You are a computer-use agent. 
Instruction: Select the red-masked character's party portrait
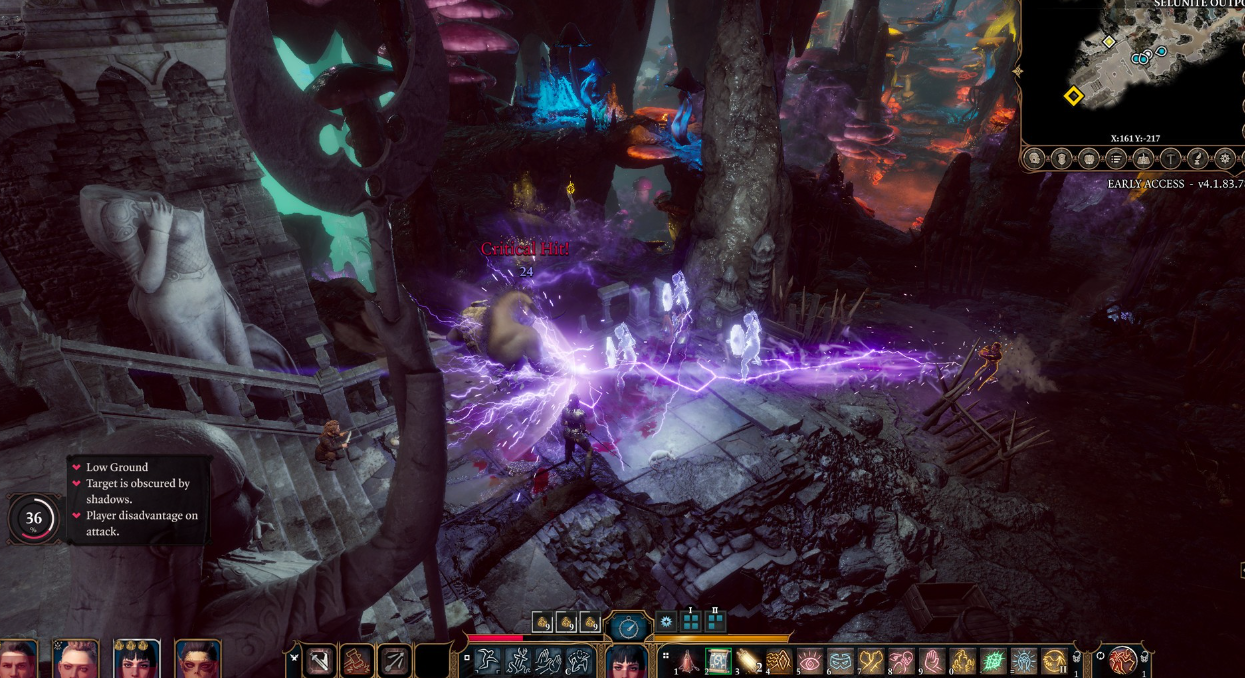point(197,660)
